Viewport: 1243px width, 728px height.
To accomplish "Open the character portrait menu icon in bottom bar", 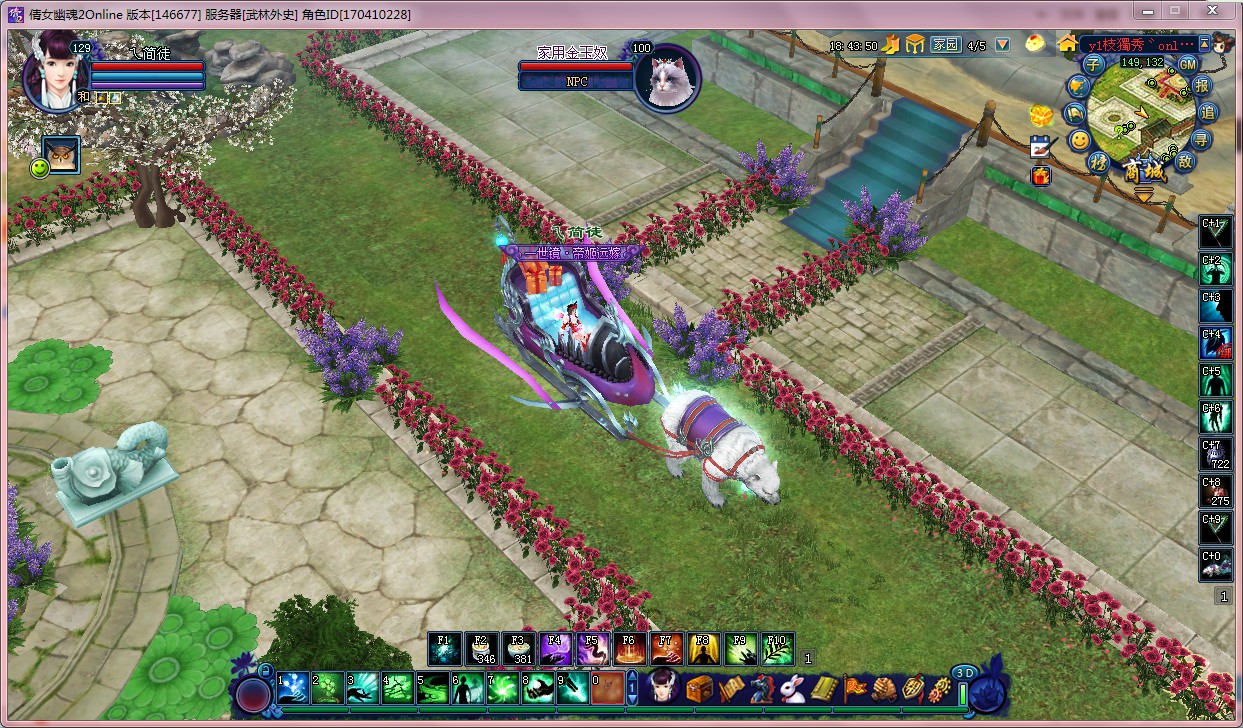I will (x=664, y=688).
